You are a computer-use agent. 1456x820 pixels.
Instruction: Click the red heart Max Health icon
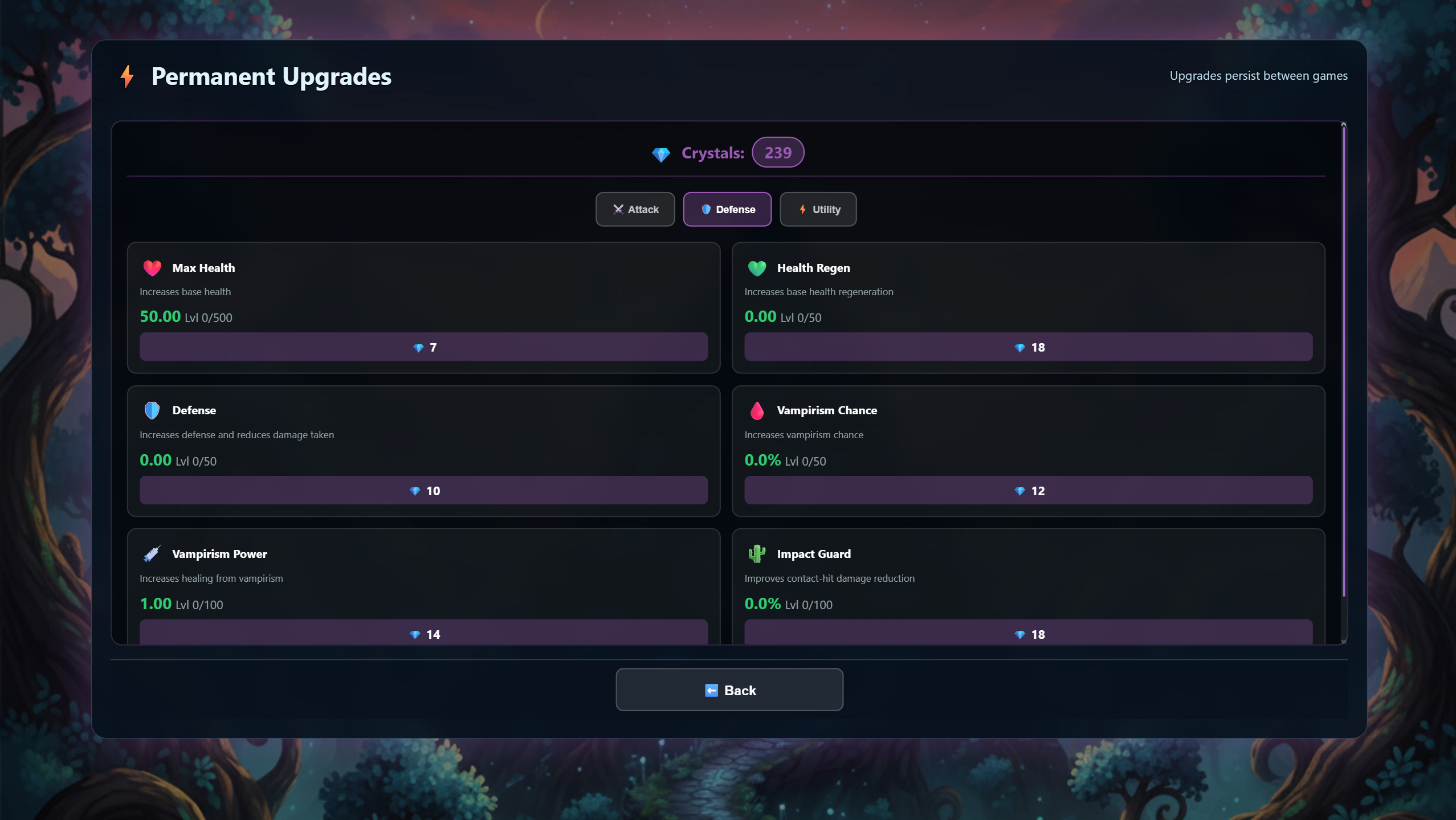(x=152, y=267)
